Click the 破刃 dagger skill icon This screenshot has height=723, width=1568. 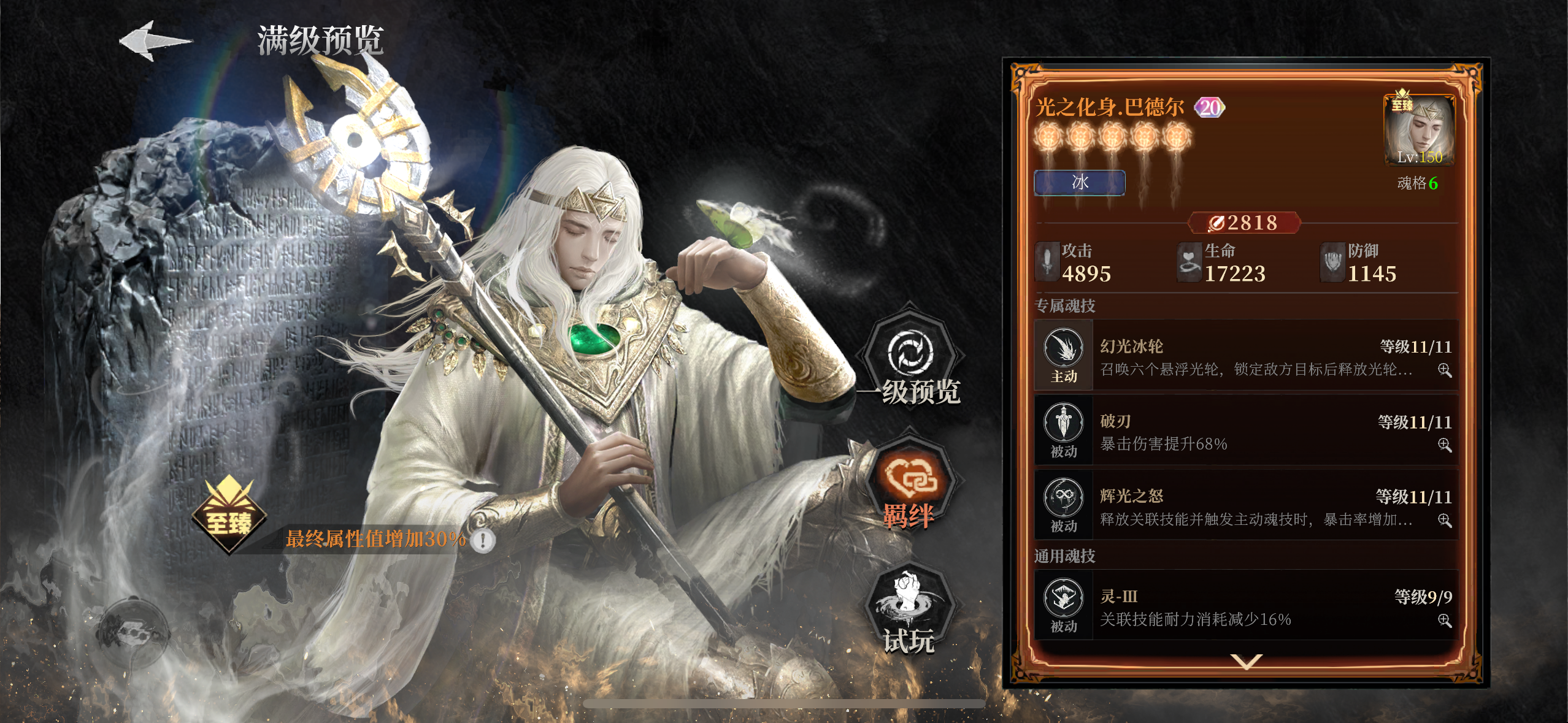(x=1063, y=424)
